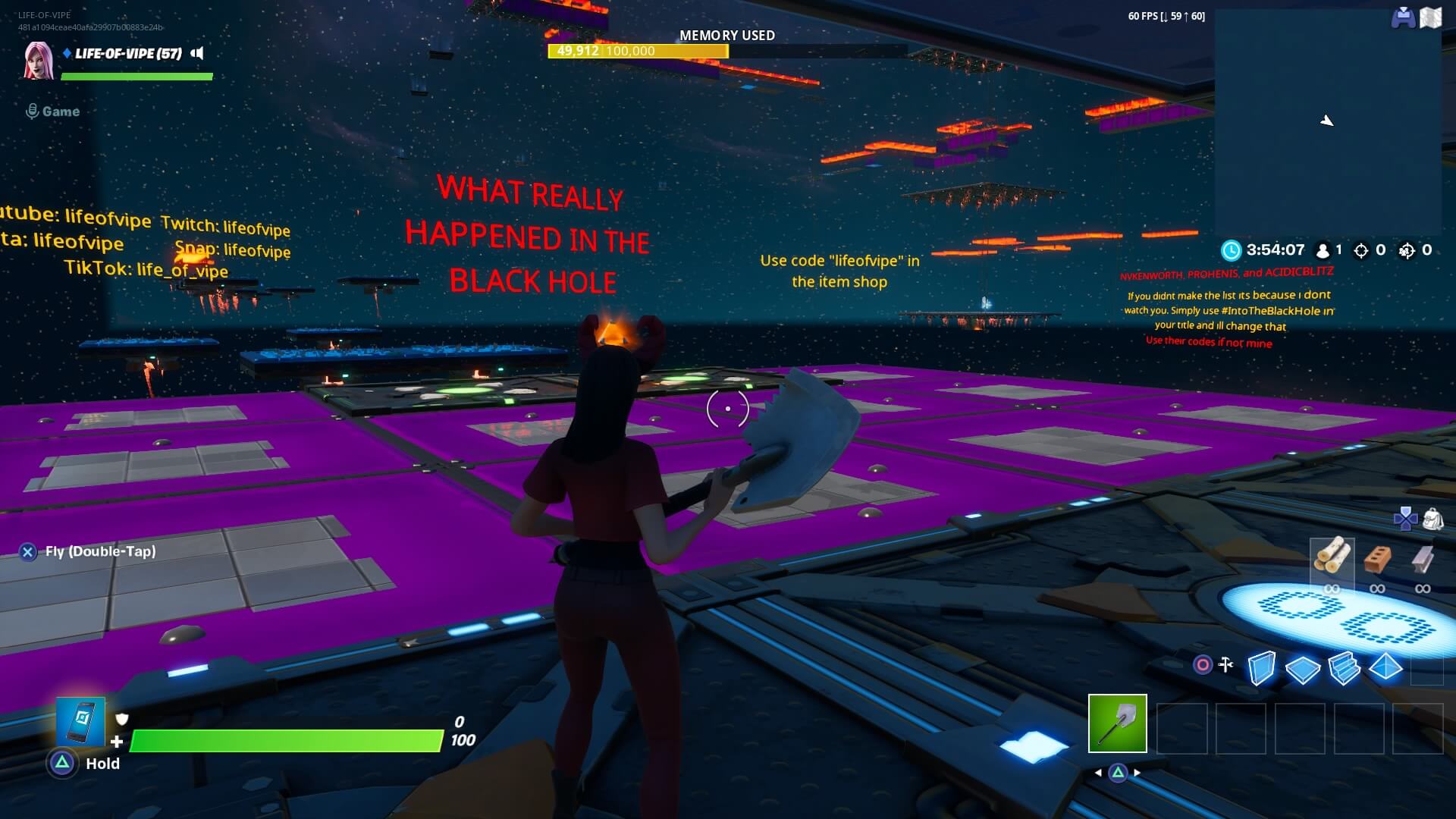
Task: Toggle the Game voice channel microphone
Action: coord(31,111)
